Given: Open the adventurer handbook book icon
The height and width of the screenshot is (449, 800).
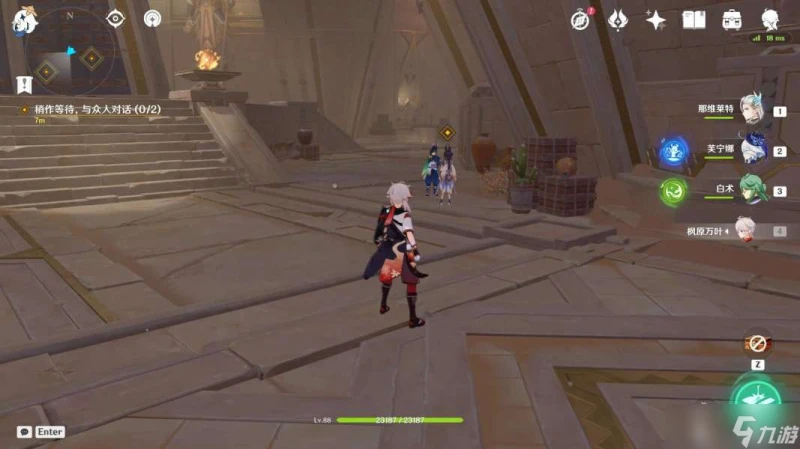Looking at the screenshot, I should click(694, 19).
